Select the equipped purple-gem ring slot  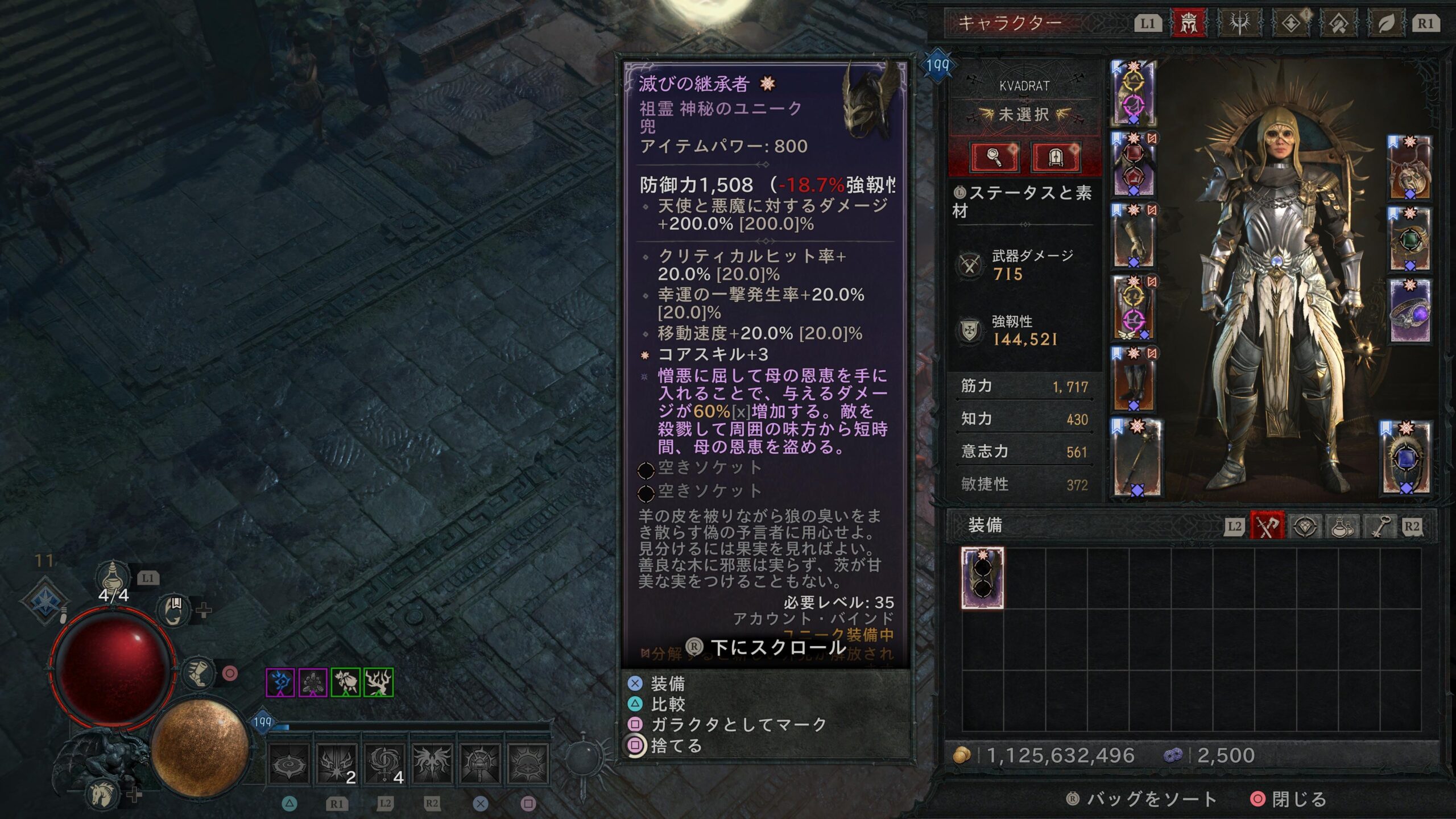click(x=1409, y=311)
